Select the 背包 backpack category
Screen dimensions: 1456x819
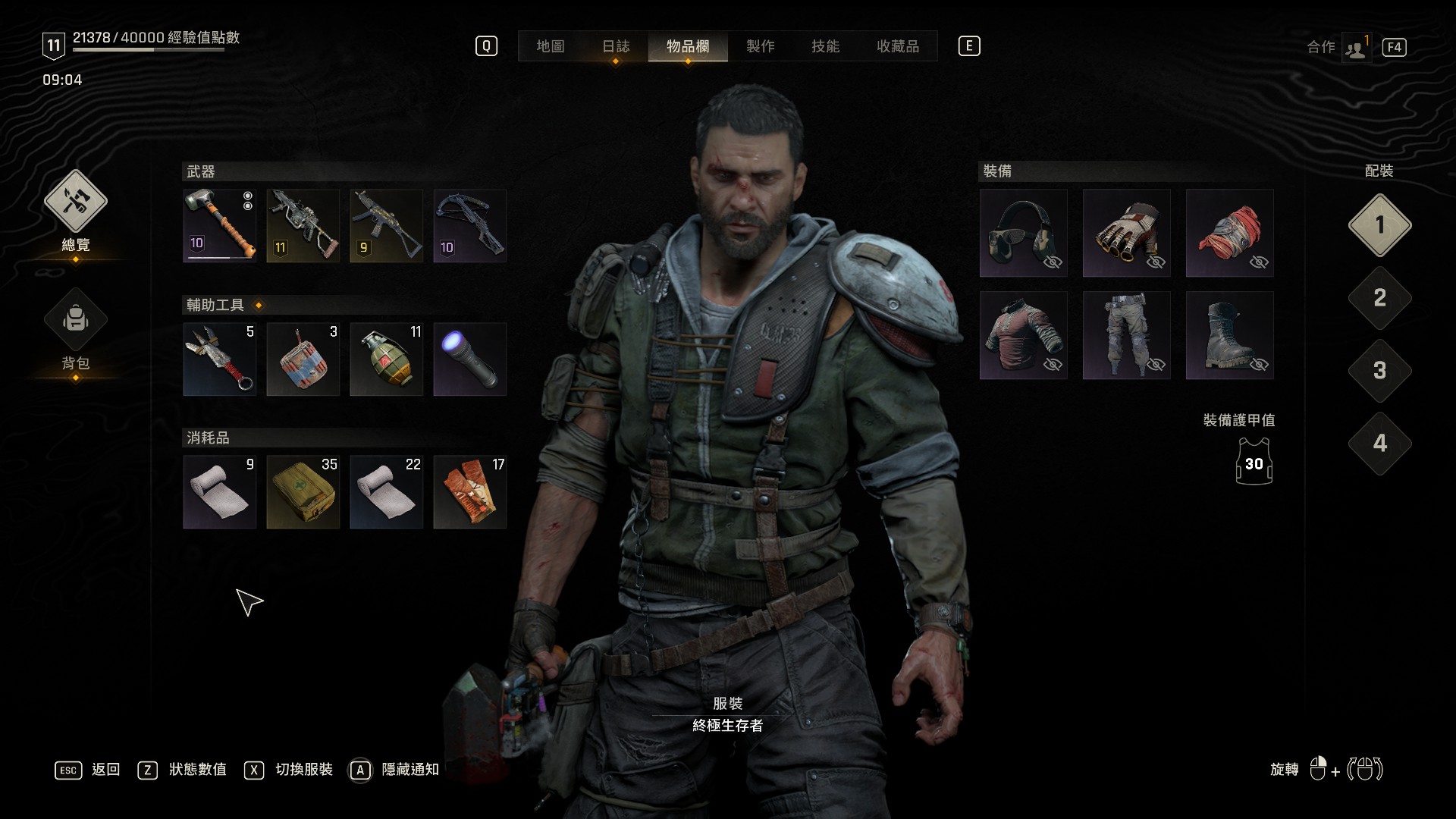75,320
